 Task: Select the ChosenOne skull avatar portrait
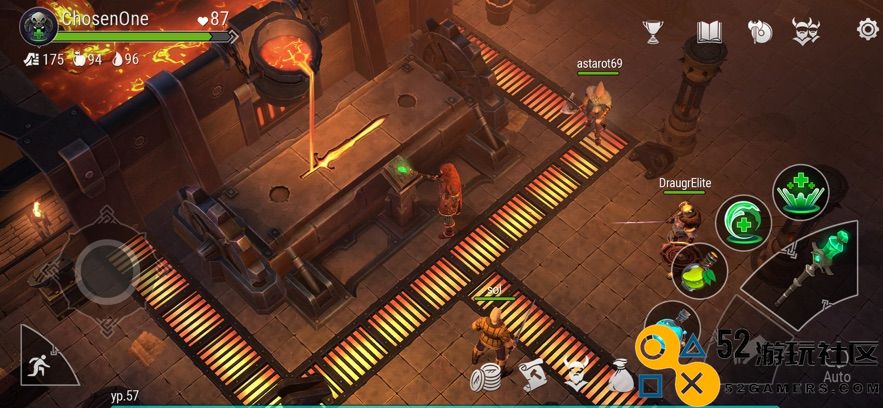[38, 25]
